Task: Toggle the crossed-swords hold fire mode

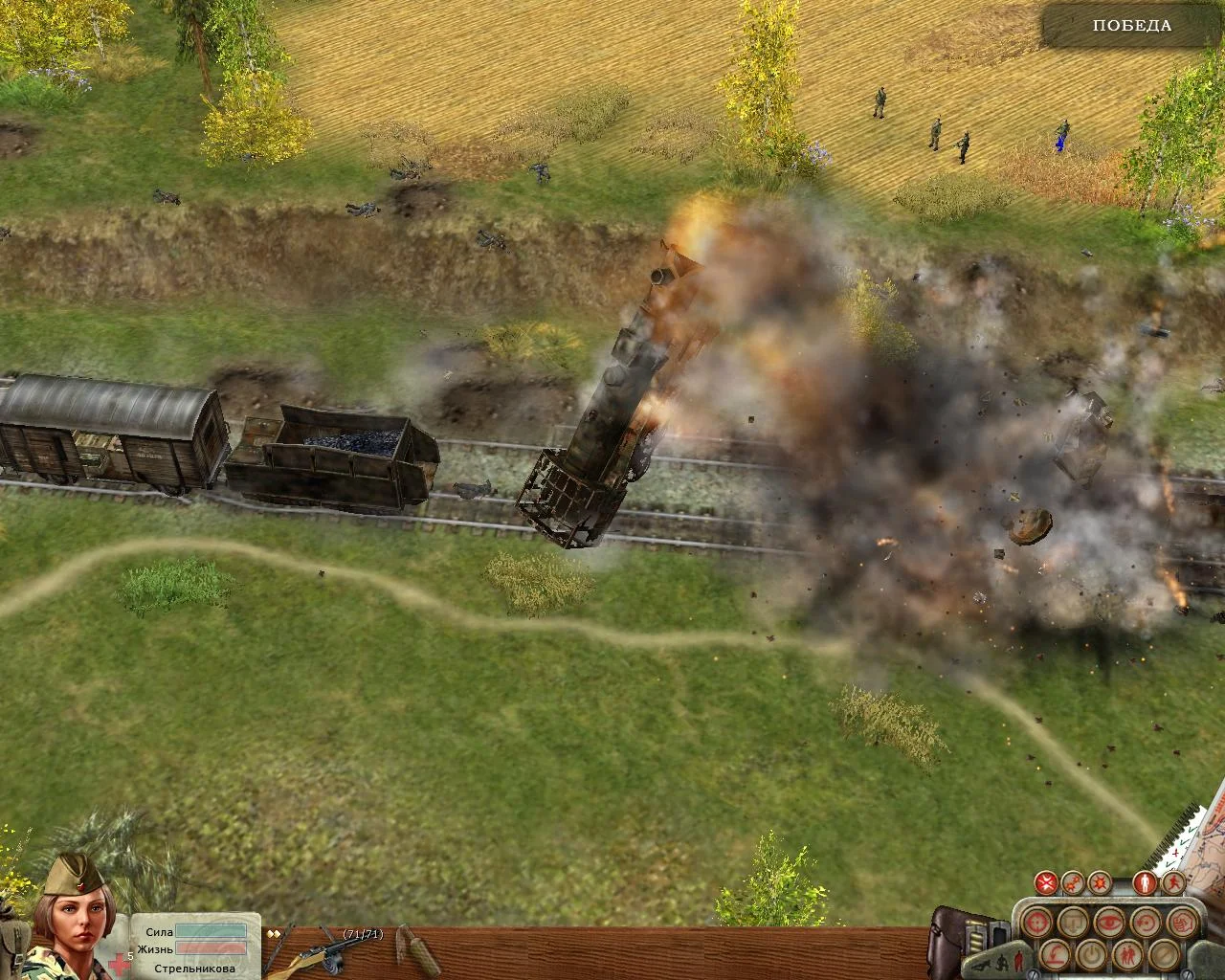Action: [1047, 880]
